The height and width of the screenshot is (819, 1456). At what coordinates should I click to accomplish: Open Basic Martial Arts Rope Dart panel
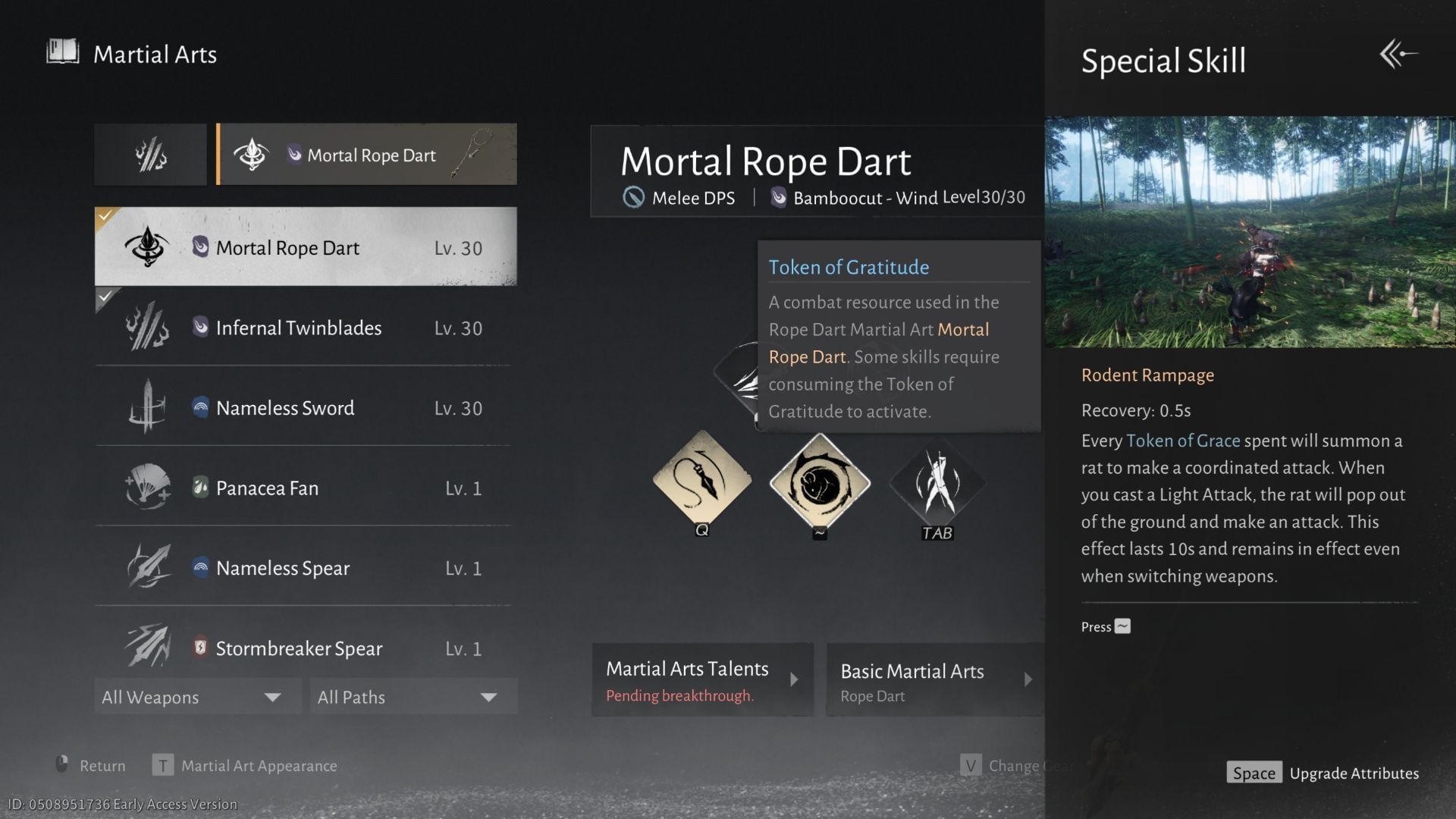933,679
